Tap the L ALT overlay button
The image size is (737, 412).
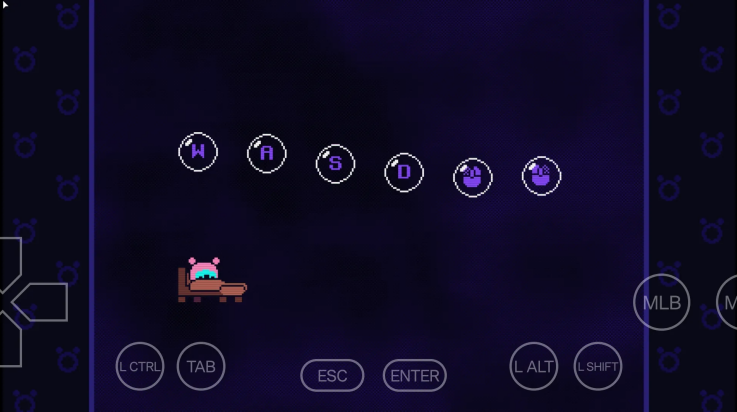tap(533, 366)
